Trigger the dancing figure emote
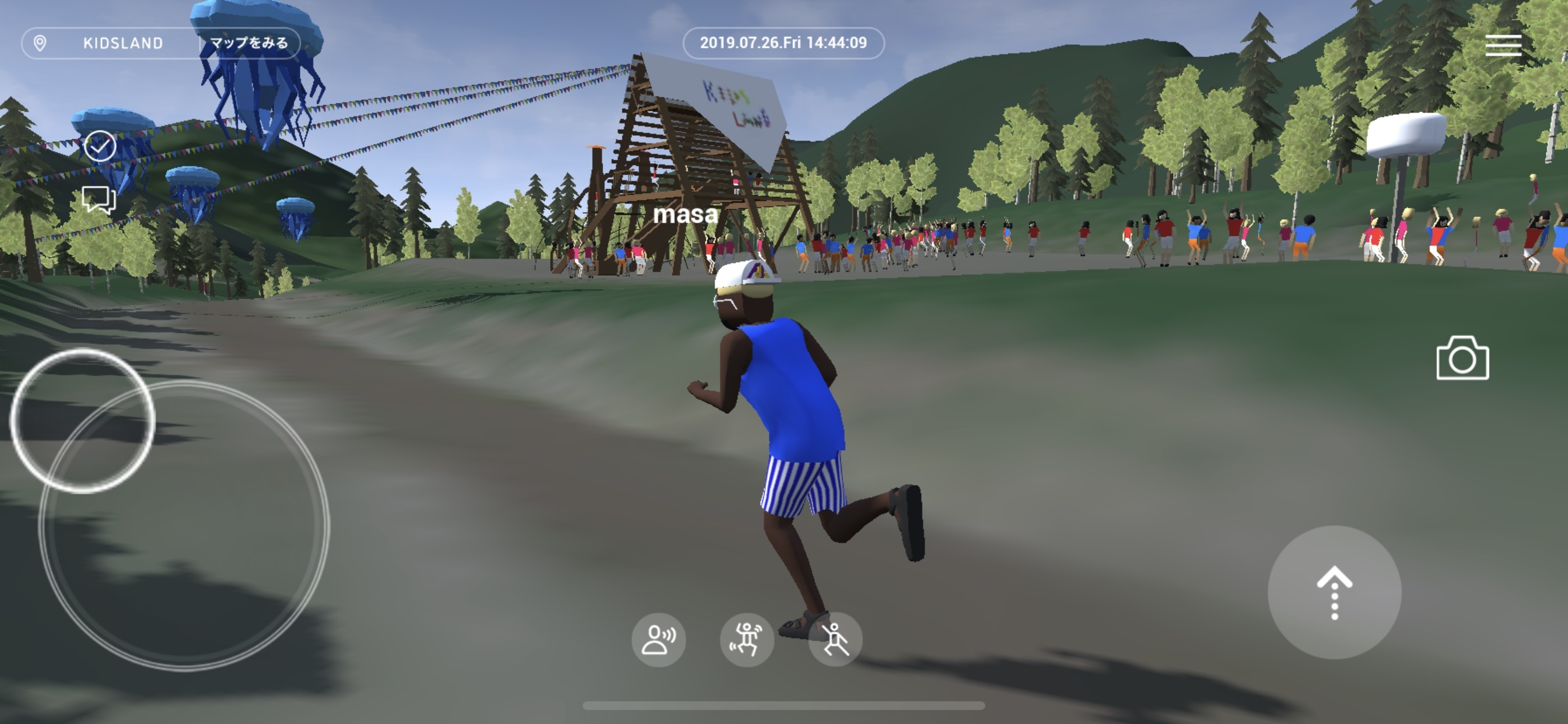This screenshot has width=1568, height=724. point(747,639)
